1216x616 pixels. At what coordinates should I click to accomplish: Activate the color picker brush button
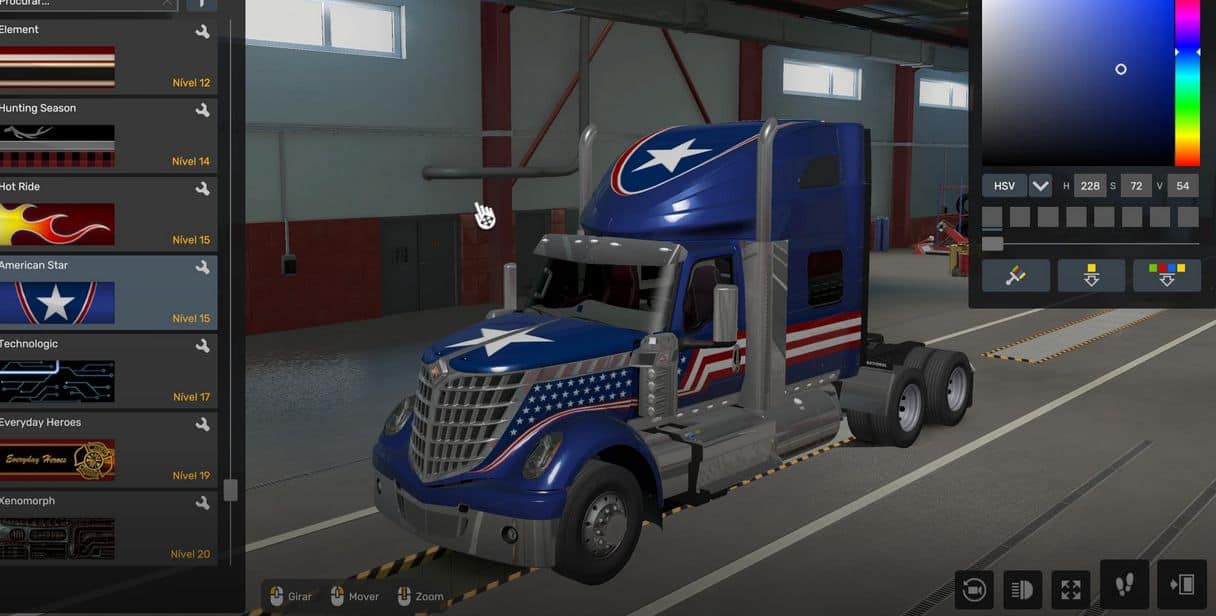coord(1016,276)
